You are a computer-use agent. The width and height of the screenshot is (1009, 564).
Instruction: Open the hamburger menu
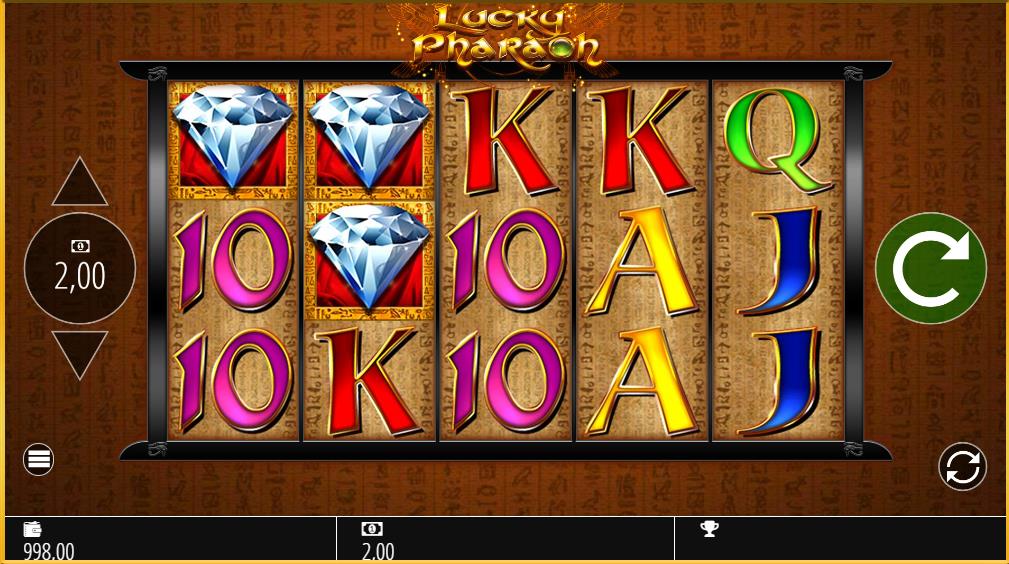point(39,460)
